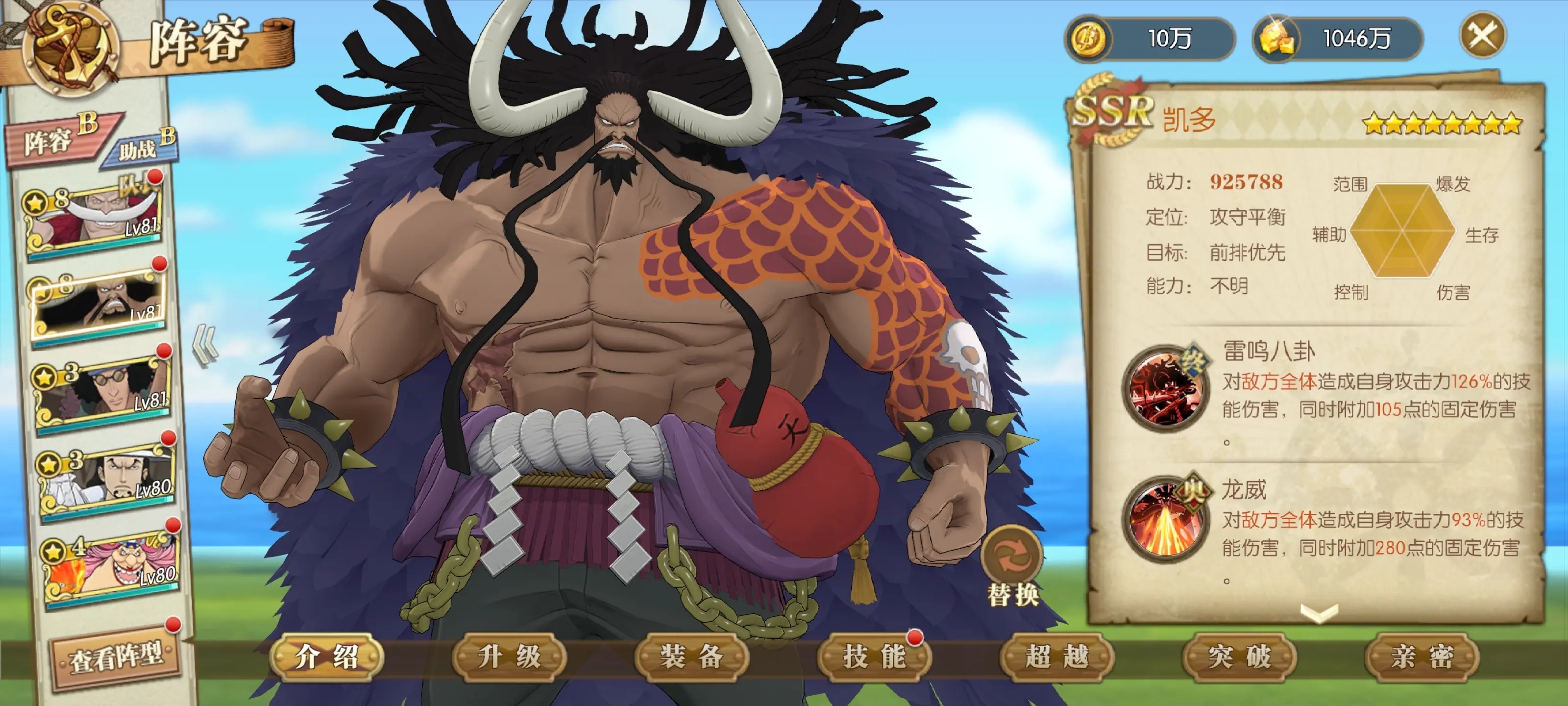The height and width of the screenshot is (706, 1568).
Task: Expand the skill list with the down arrow
Action: click(1319, 612)
